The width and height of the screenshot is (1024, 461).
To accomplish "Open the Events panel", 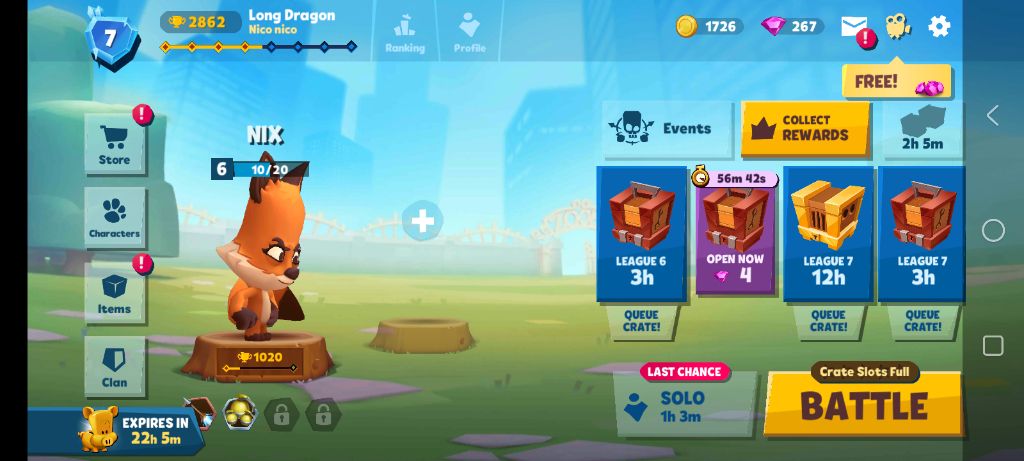I will (667, 129).
